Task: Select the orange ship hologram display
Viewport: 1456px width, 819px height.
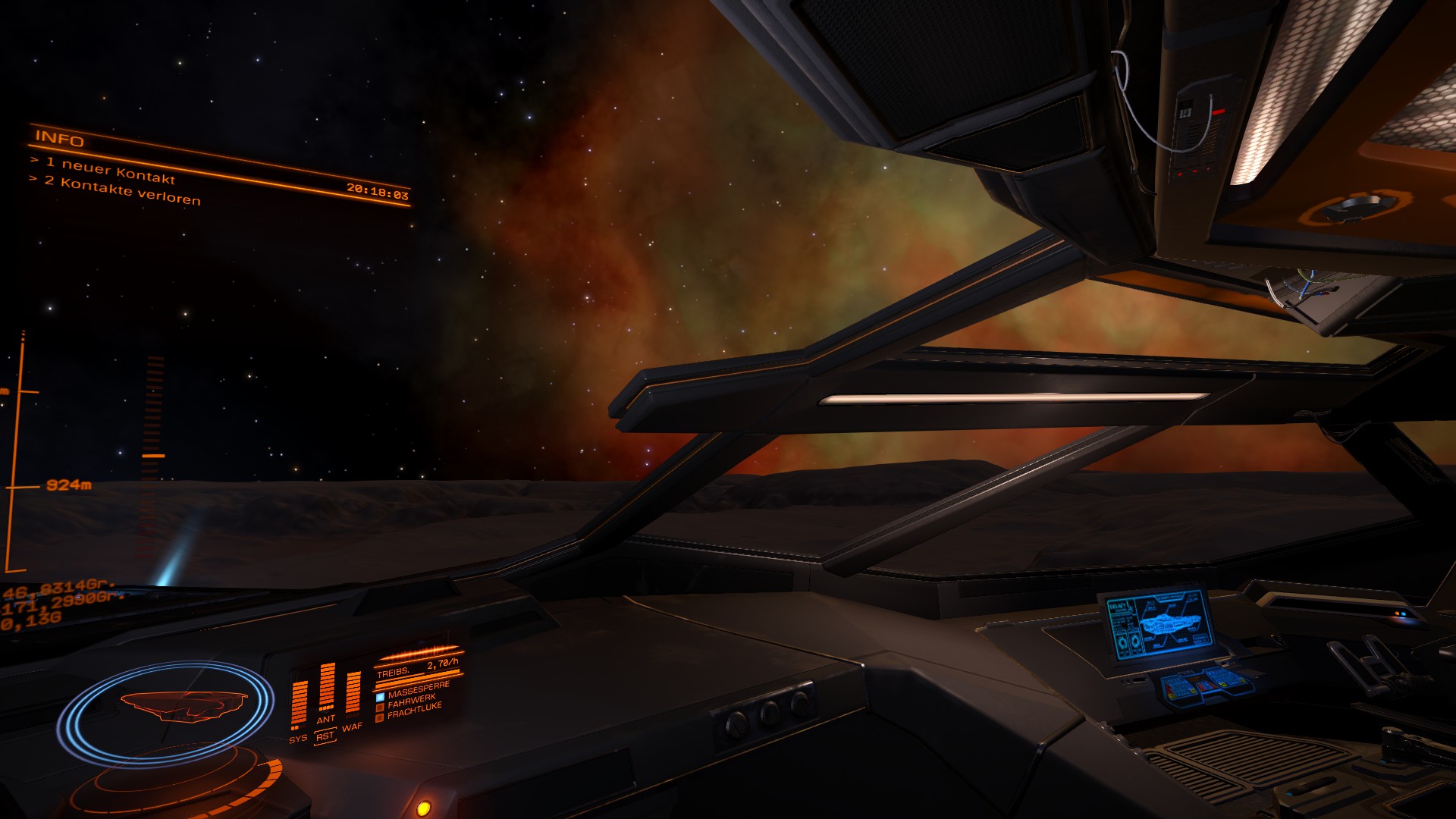Action: tap(182, 705)
